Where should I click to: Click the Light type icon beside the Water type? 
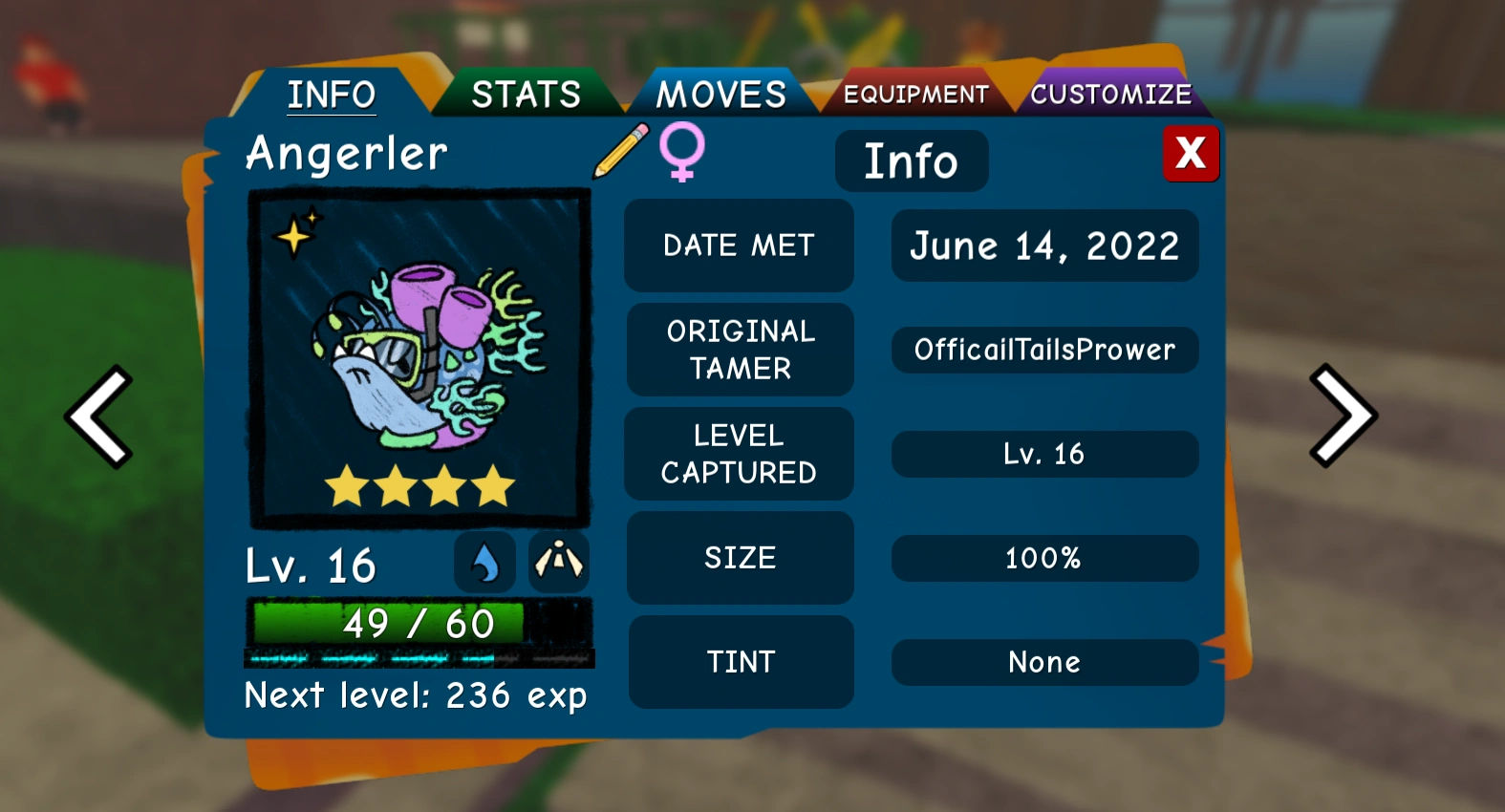click(559, 563)
